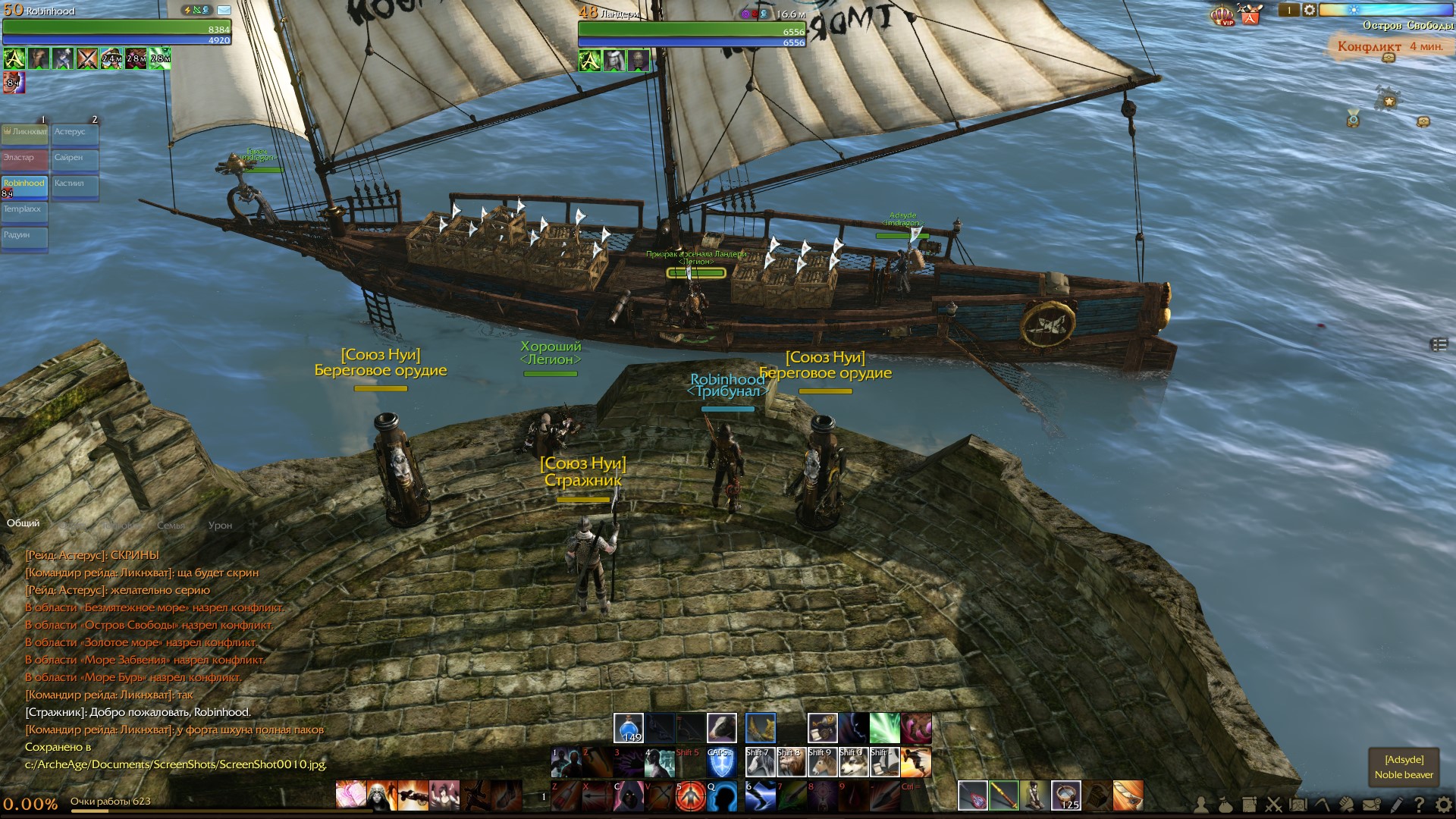Open the bag inventory icon
Image resolution: width=1456 pixels, height=819 pixels.
click(1225, 805)
